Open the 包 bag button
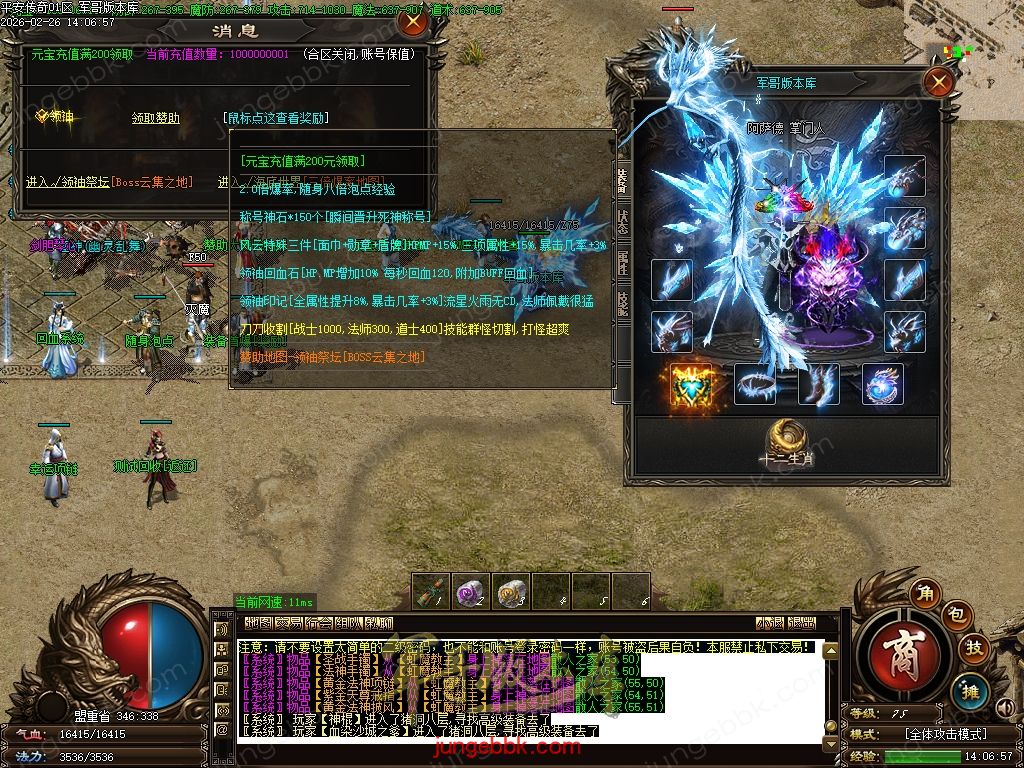Screen dimensions: 1024x768 tap(956, 615)
